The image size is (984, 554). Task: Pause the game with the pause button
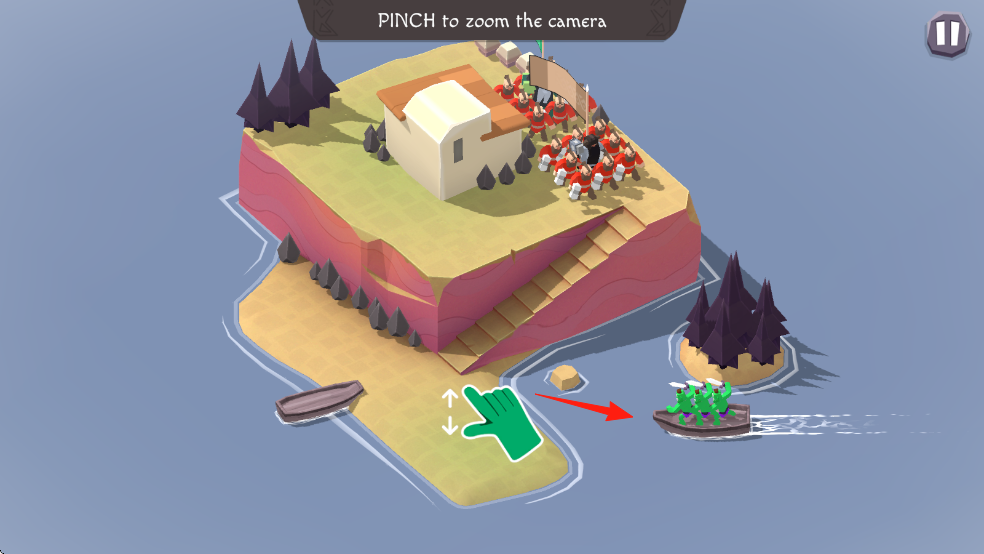(x=946, y=35)
